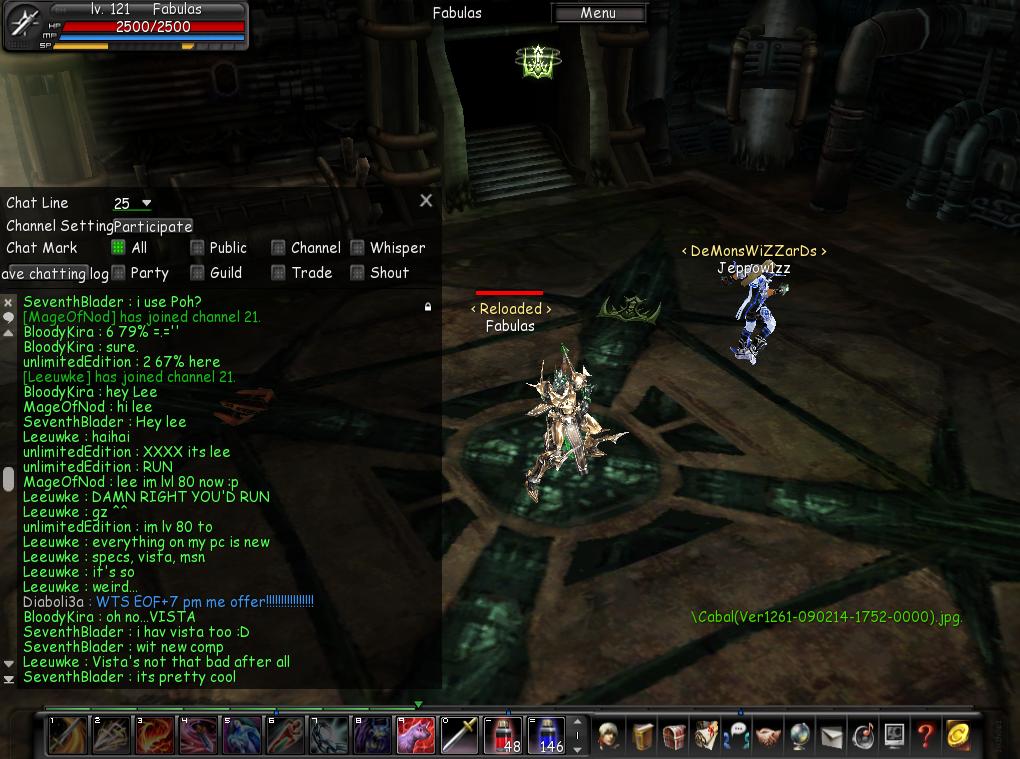Tick the Whisper chat mark checkbox
This screenshot has width=1020, height=759.
(357, 248)
